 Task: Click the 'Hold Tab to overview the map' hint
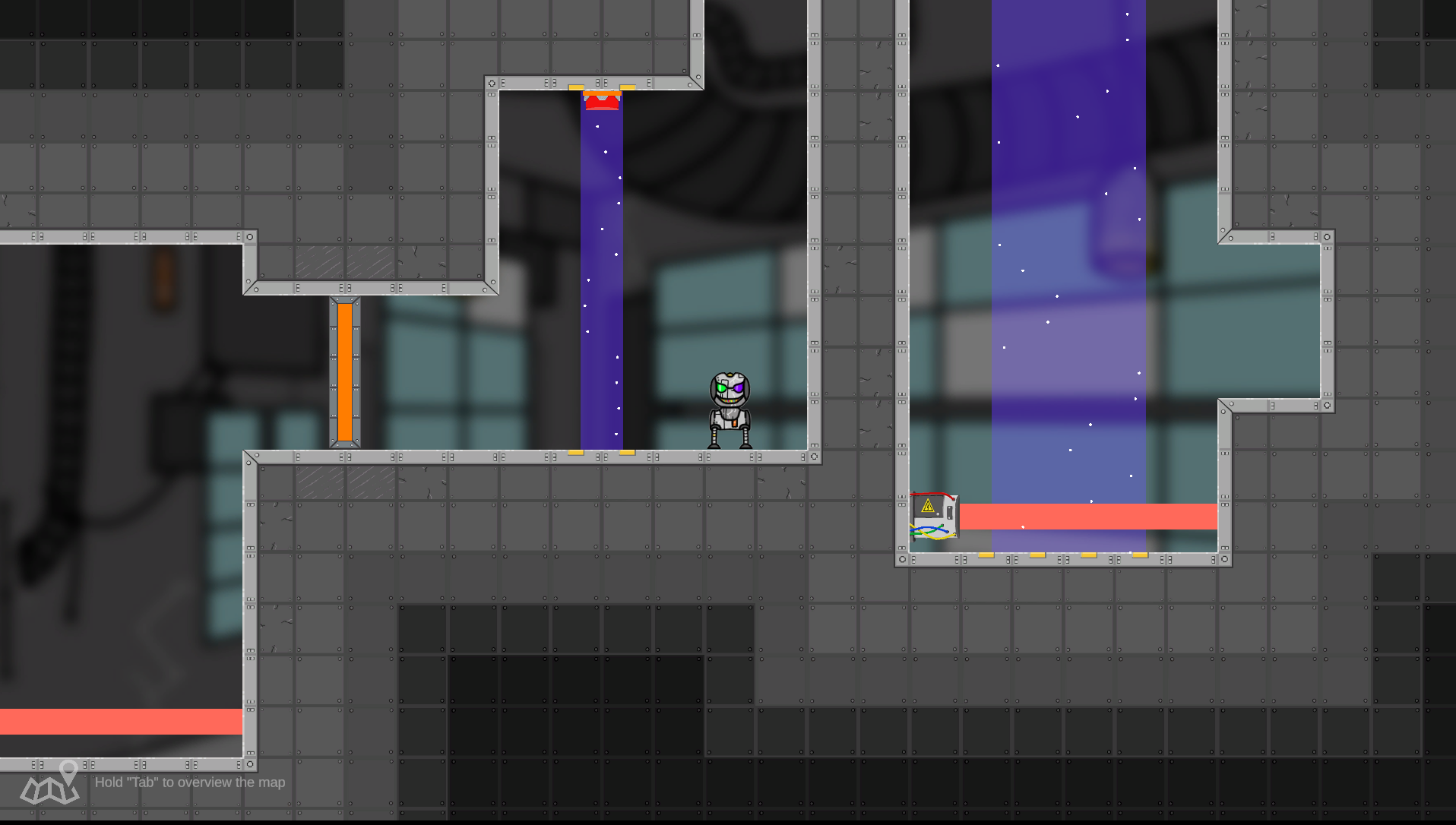coord(188,782)
